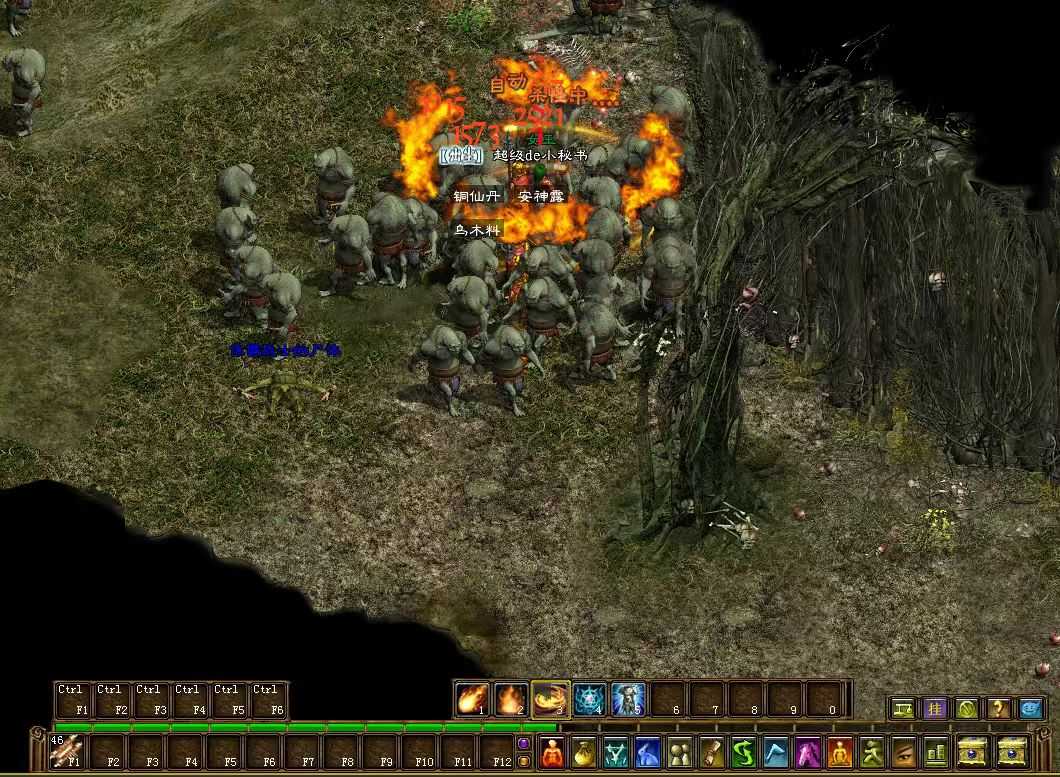Open the red meditating character icon

point(552,751)
